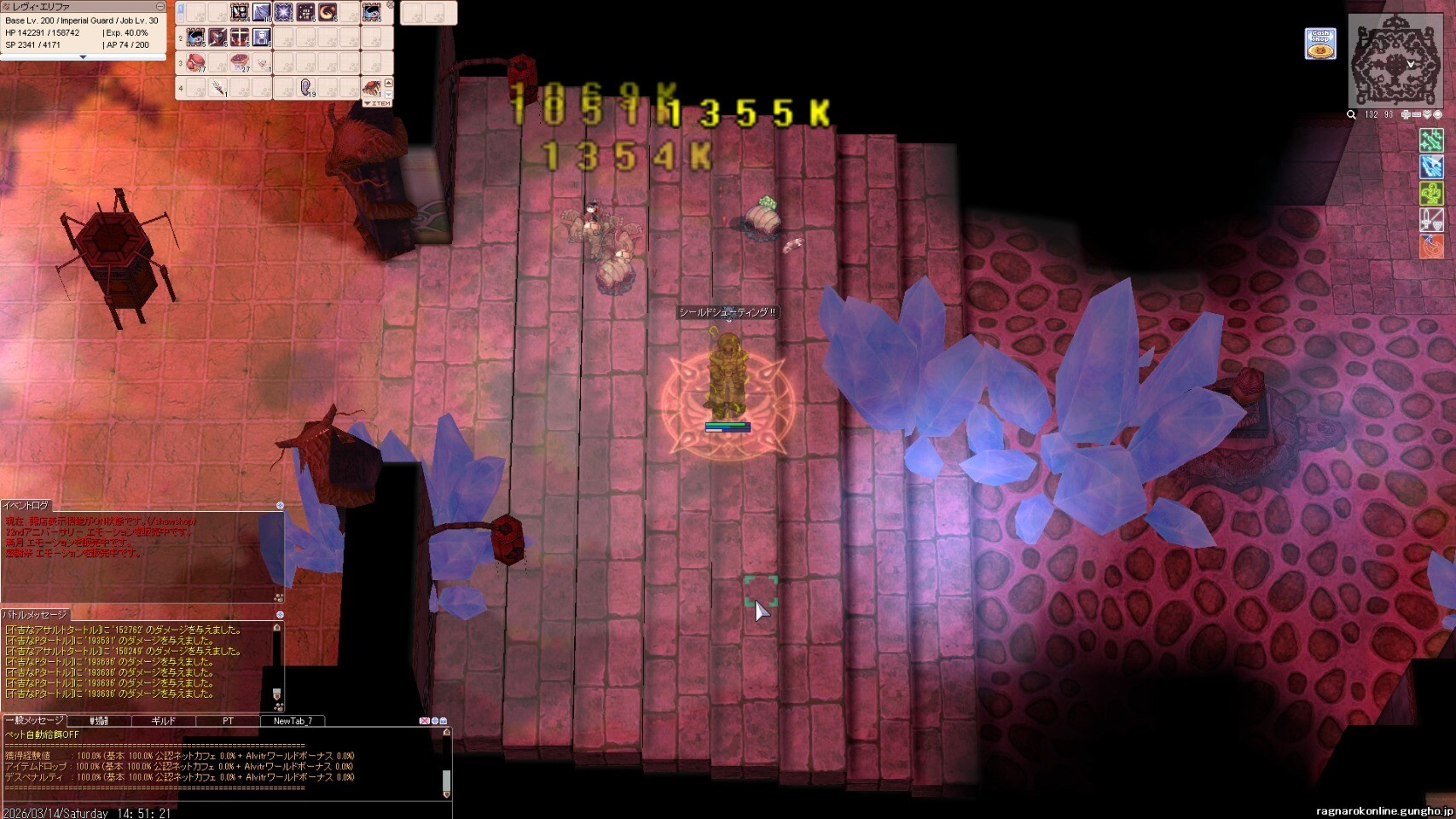Viewport: 1456px width, 819px height.
Task: Switch to the ギルド chat tab
Action: [163, 721]
